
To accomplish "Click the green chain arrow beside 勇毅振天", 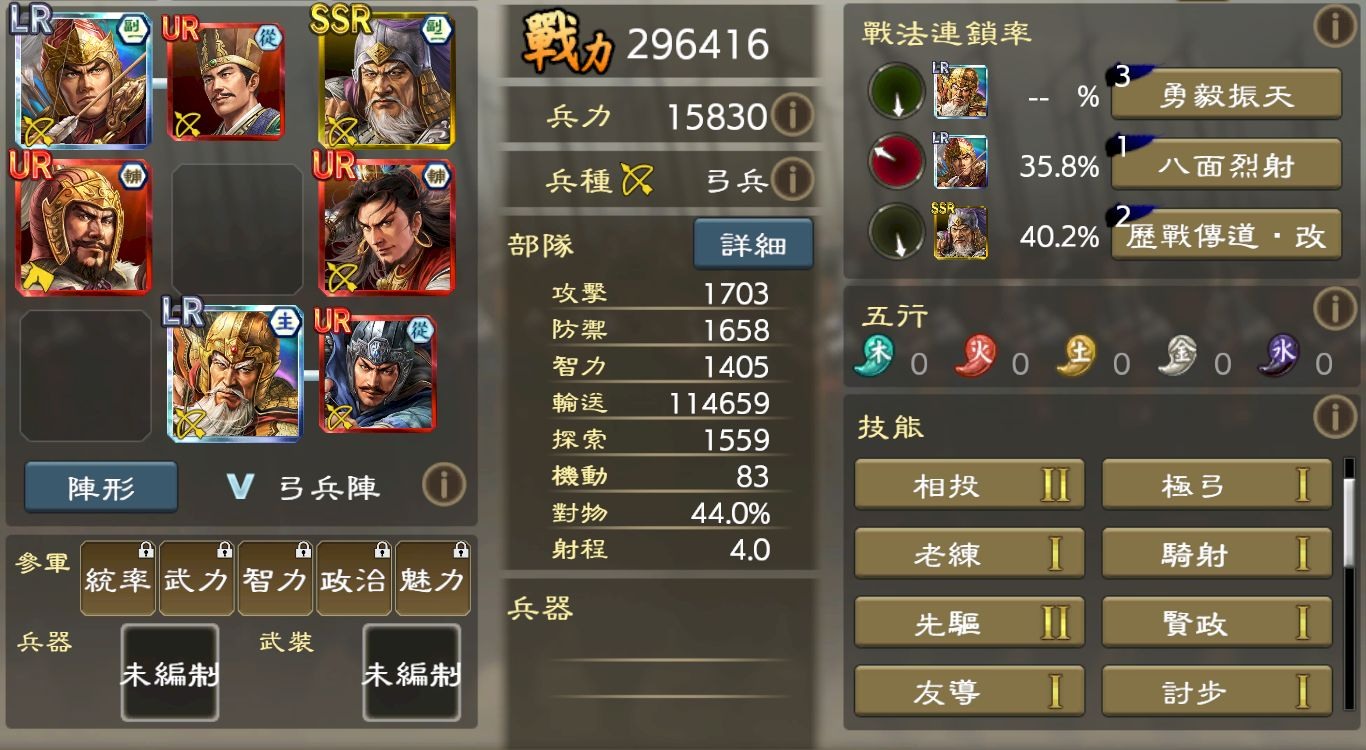I will (x=893, y=94).
